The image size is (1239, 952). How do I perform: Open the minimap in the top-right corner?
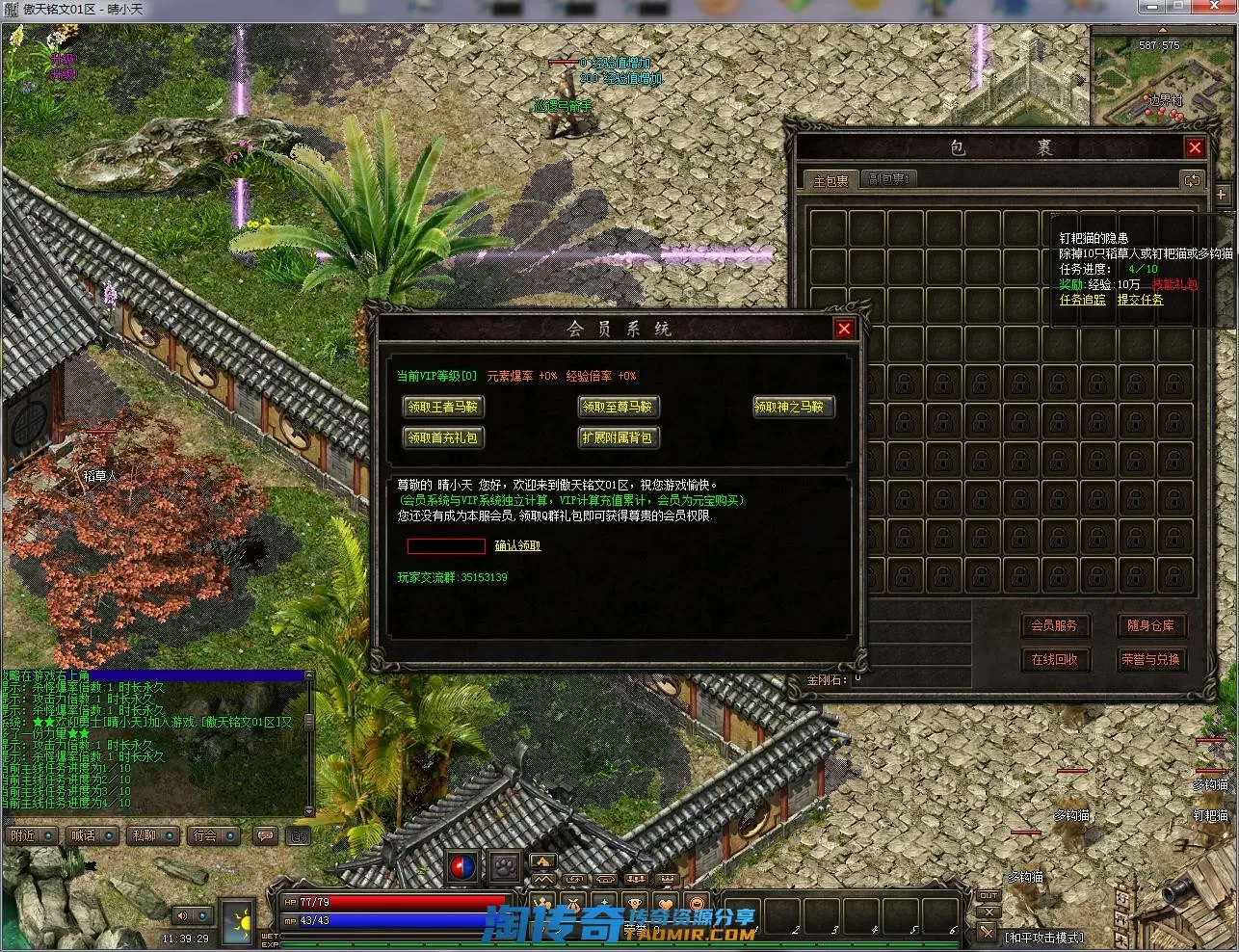(1163, 77)
